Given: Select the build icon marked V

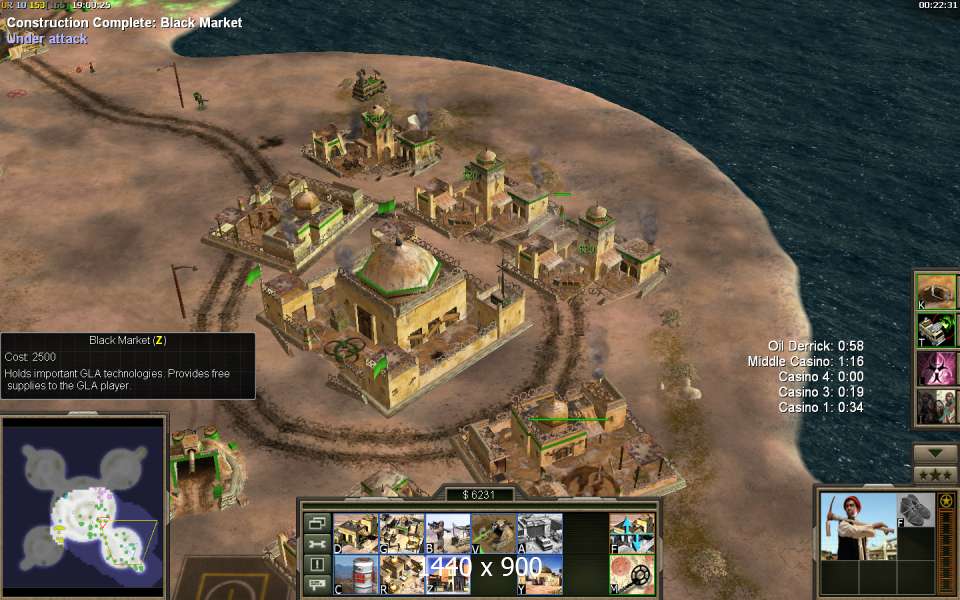Looking at the screenshot, I should pyautogui.click(x=493, y=533).
